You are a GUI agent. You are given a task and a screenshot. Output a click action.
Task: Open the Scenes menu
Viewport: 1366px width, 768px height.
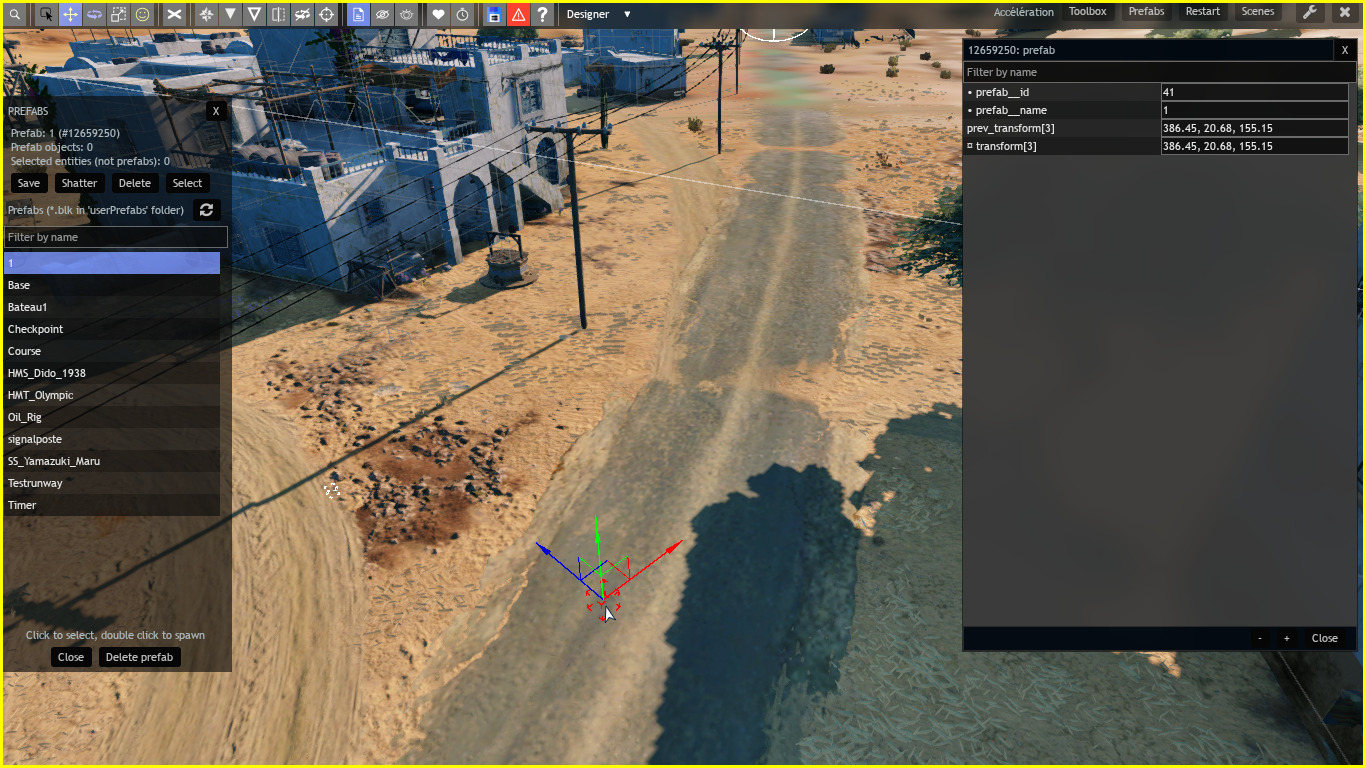[x=1258, y=11]
